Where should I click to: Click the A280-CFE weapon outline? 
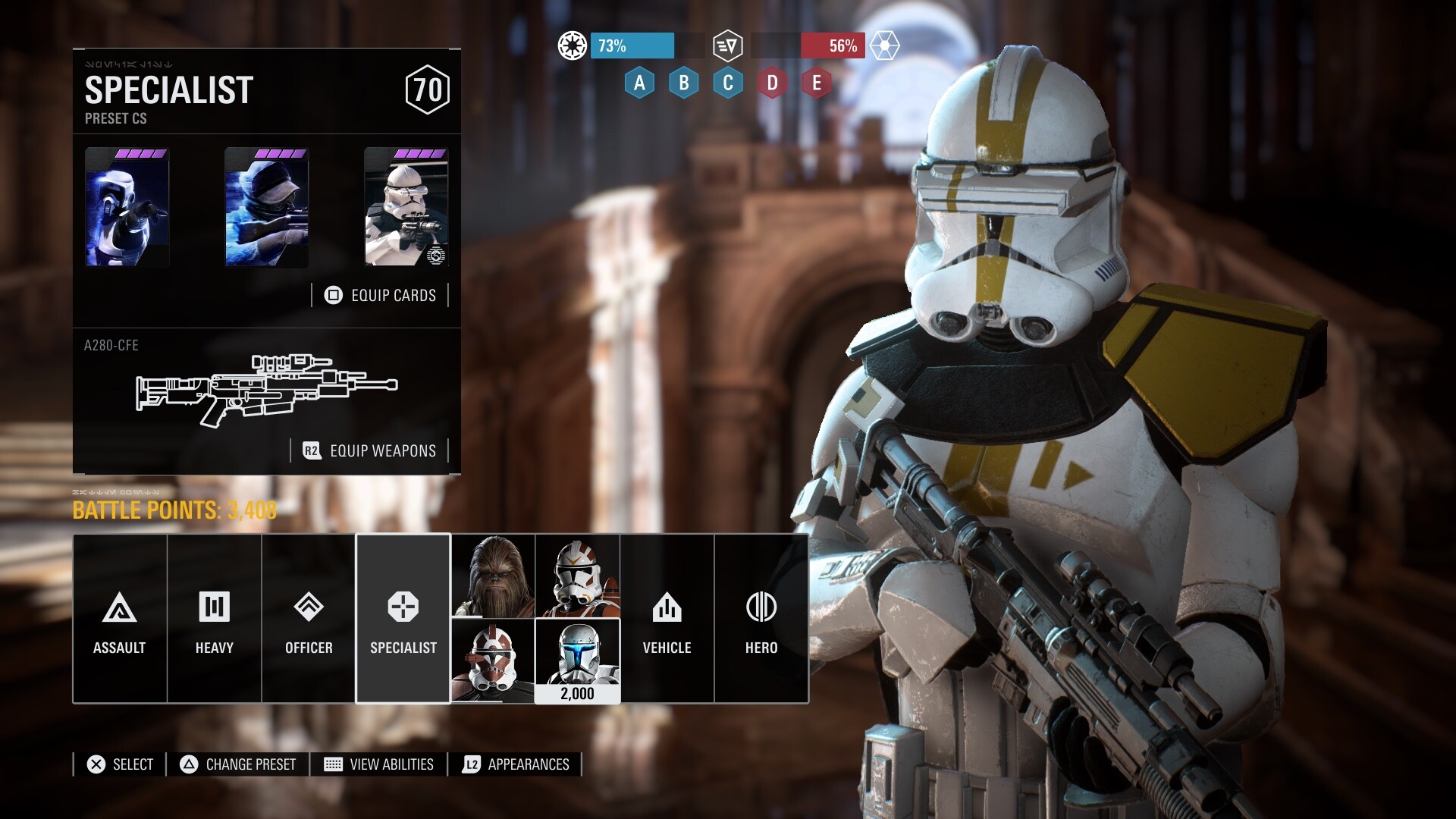pyautogui.click(x=266, y=388)
